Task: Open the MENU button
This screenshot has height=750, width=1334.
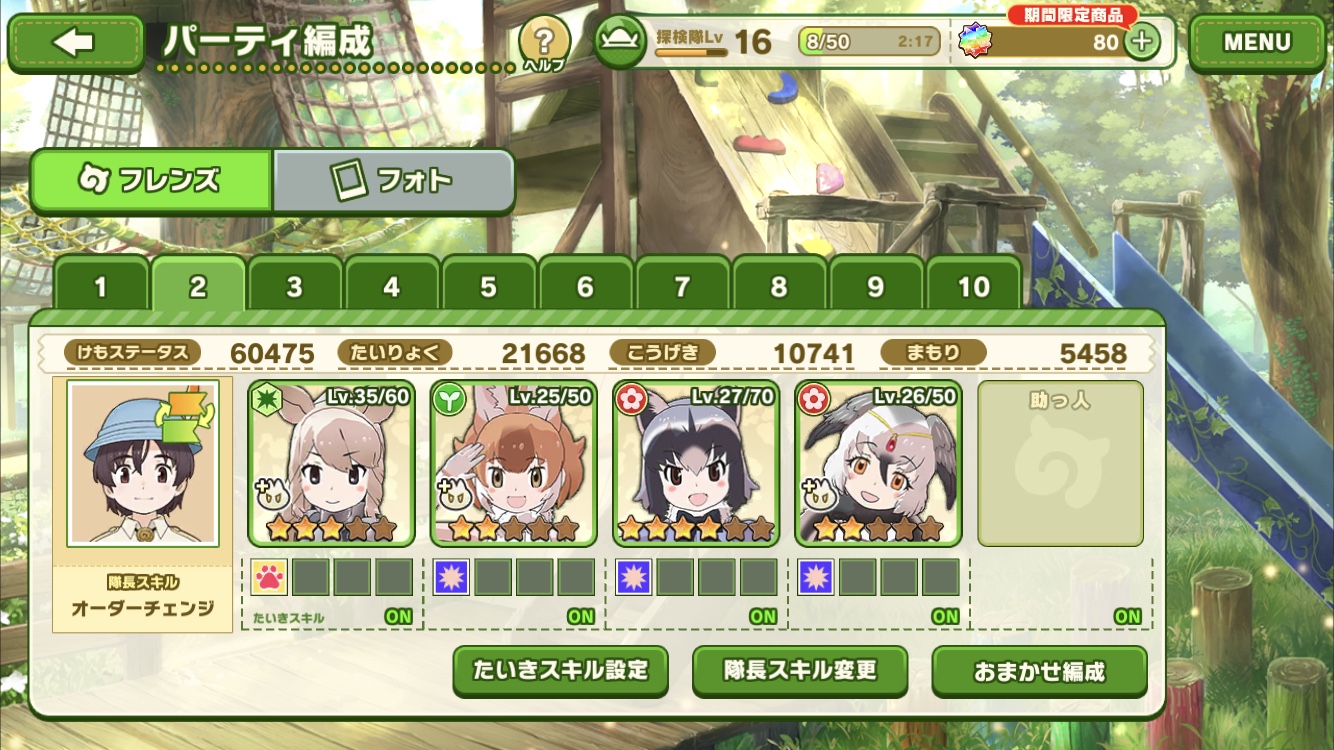Action: pos(1257,42)
